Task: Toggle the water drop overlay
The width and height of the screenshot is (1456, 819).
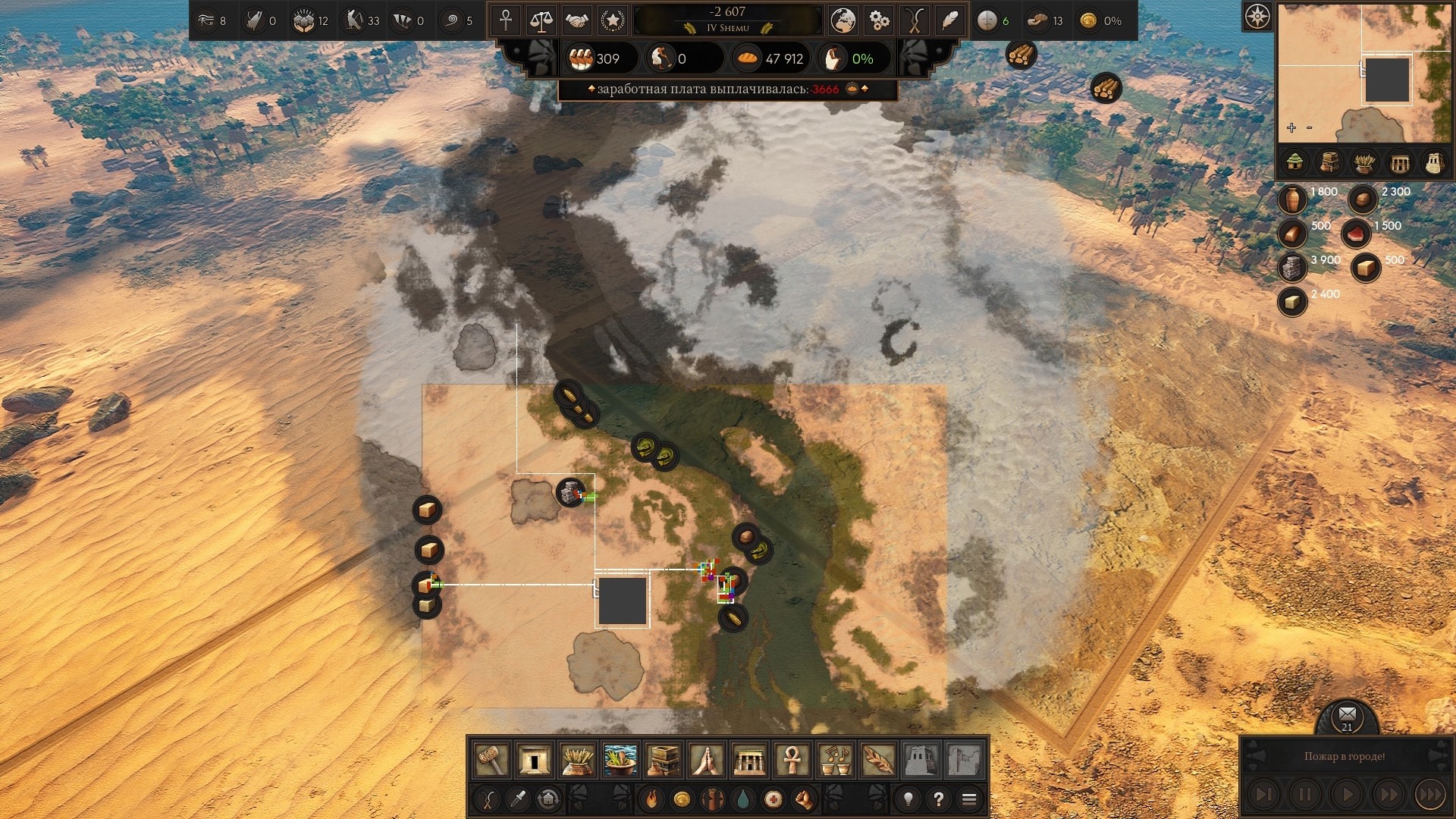Action: click(742, 799)
